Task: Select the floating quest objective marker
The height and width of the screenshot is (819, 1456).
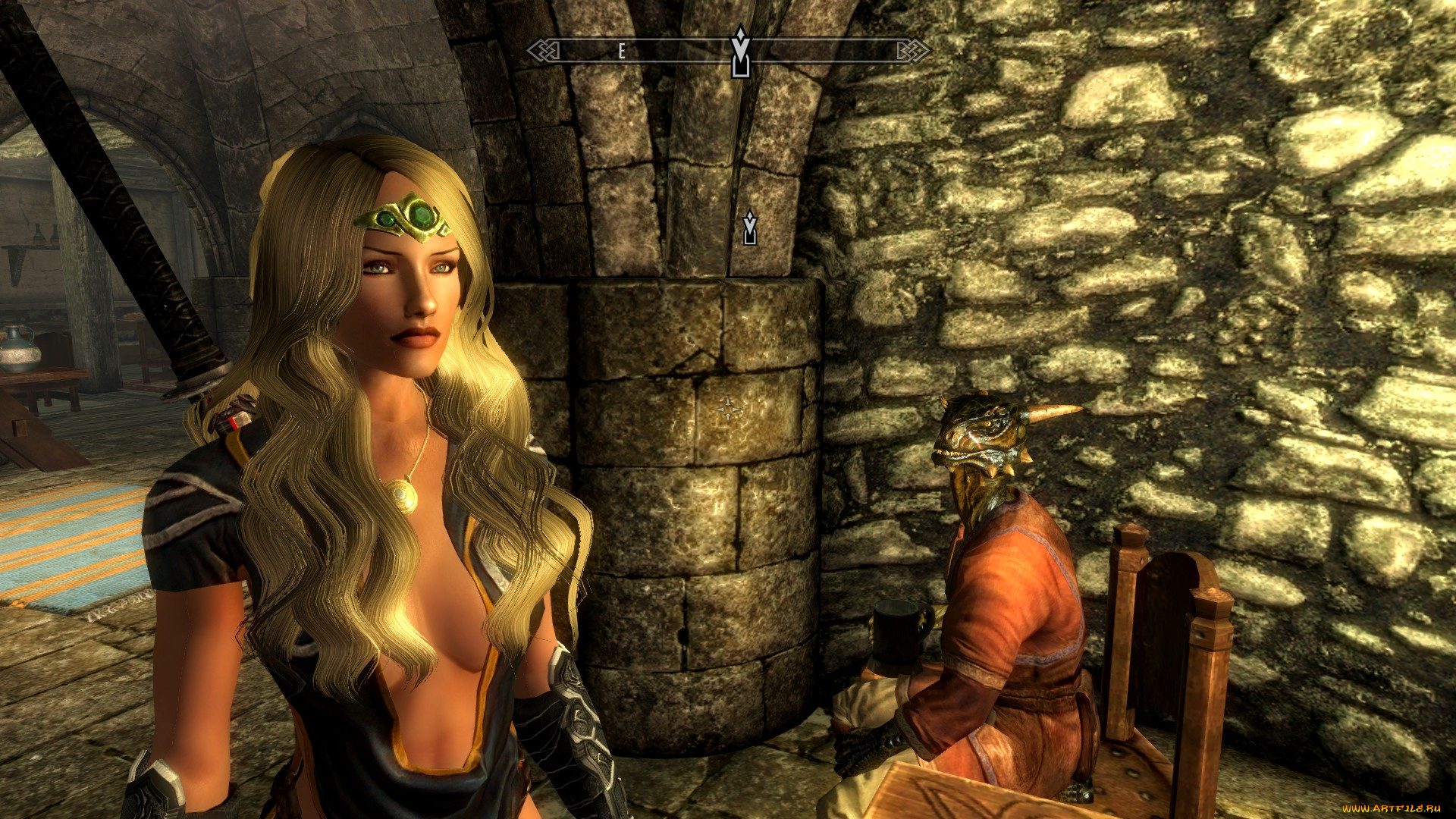Action: 750,227
